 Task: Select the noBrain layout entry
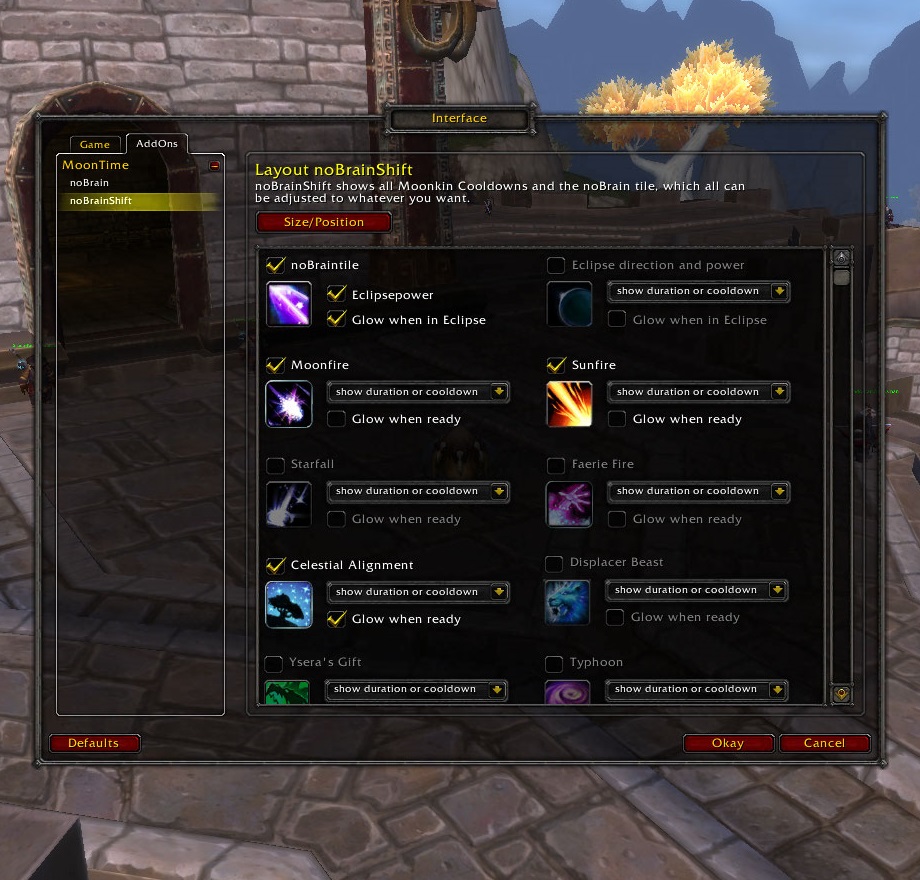click(89, 183)
